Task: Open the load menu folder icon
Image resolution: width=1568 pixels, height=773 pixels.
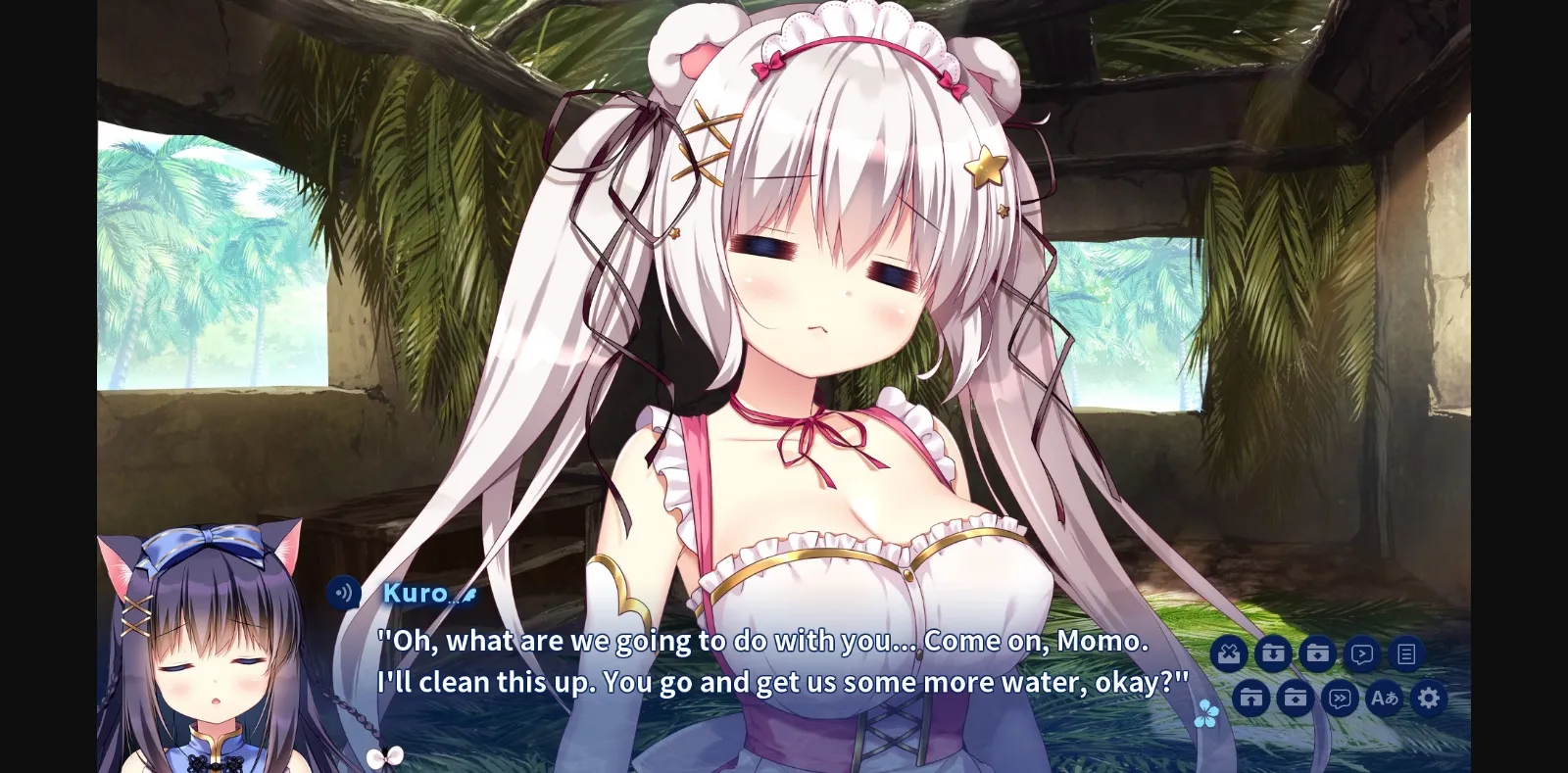Action: pyautogui.click(x=1295, y=698)
